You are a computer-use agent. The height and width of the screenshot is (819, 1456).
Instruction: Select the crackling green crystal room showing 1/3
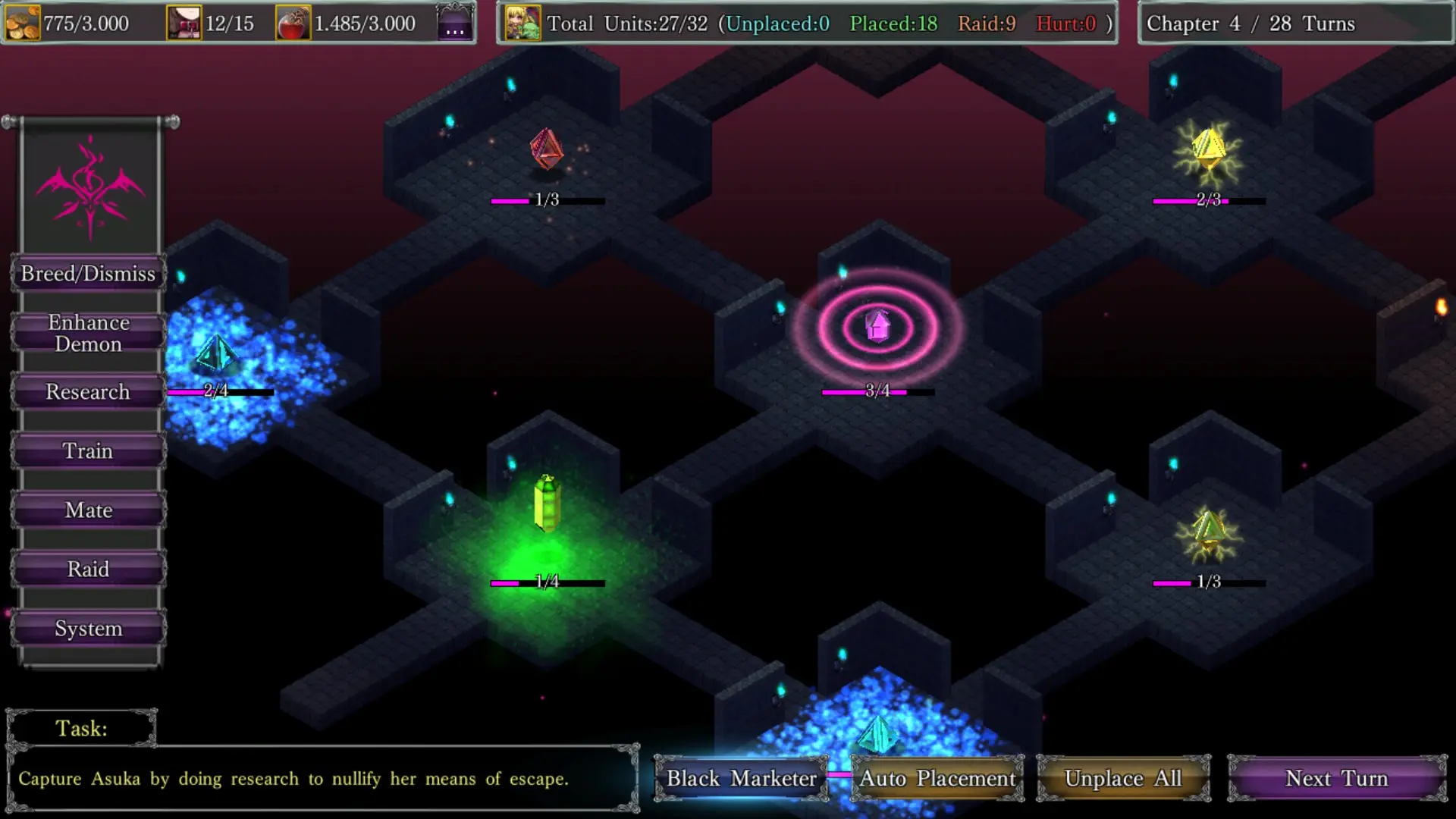tap(1208, 532)
